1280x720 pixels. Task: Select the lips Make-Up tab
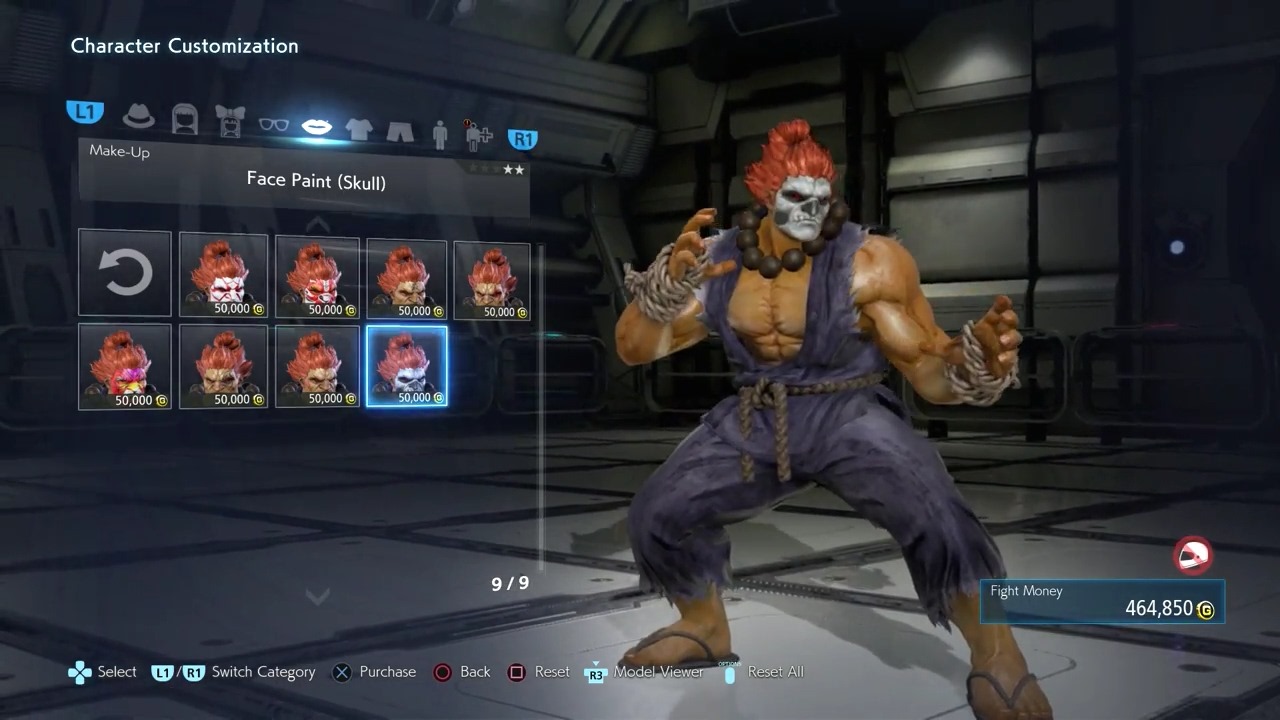click(x=317, y=126)
